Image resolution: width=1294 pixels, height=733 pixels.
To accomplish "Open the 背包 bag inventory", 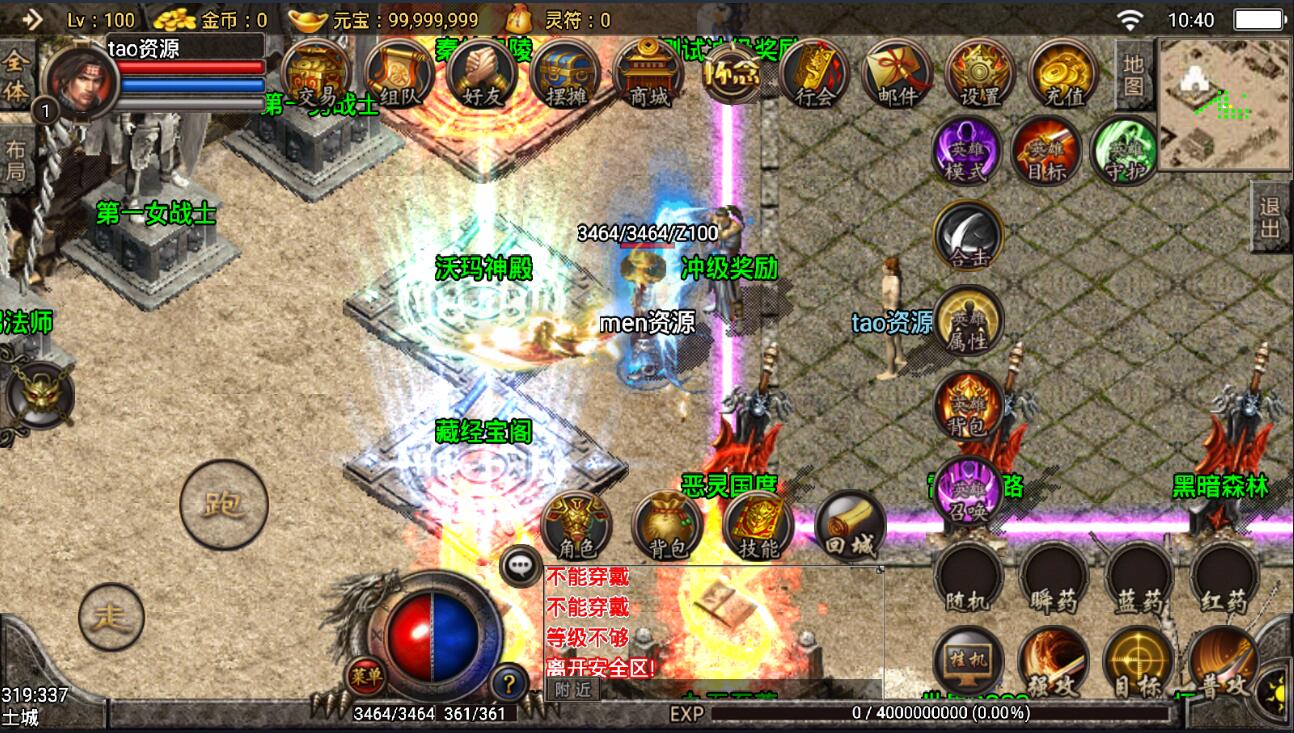I will tap(667, 524).
